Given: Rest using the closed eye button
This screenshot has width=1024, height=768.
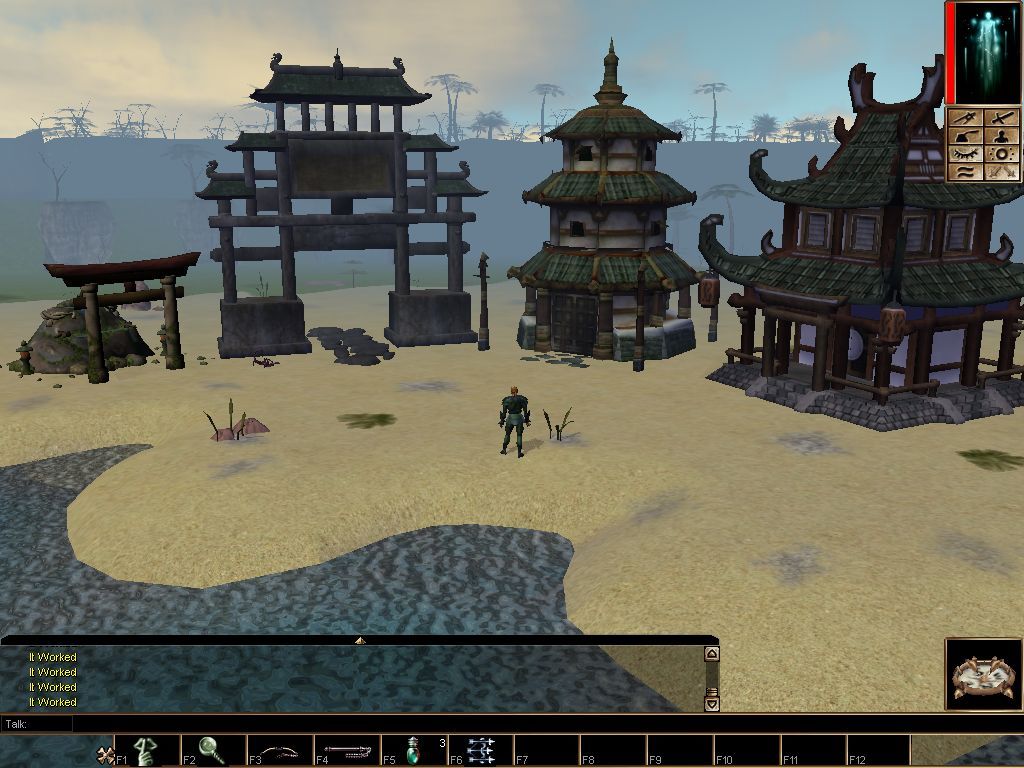Looking at the screenshot, I should pyautogui.click(x=966, y=154).
